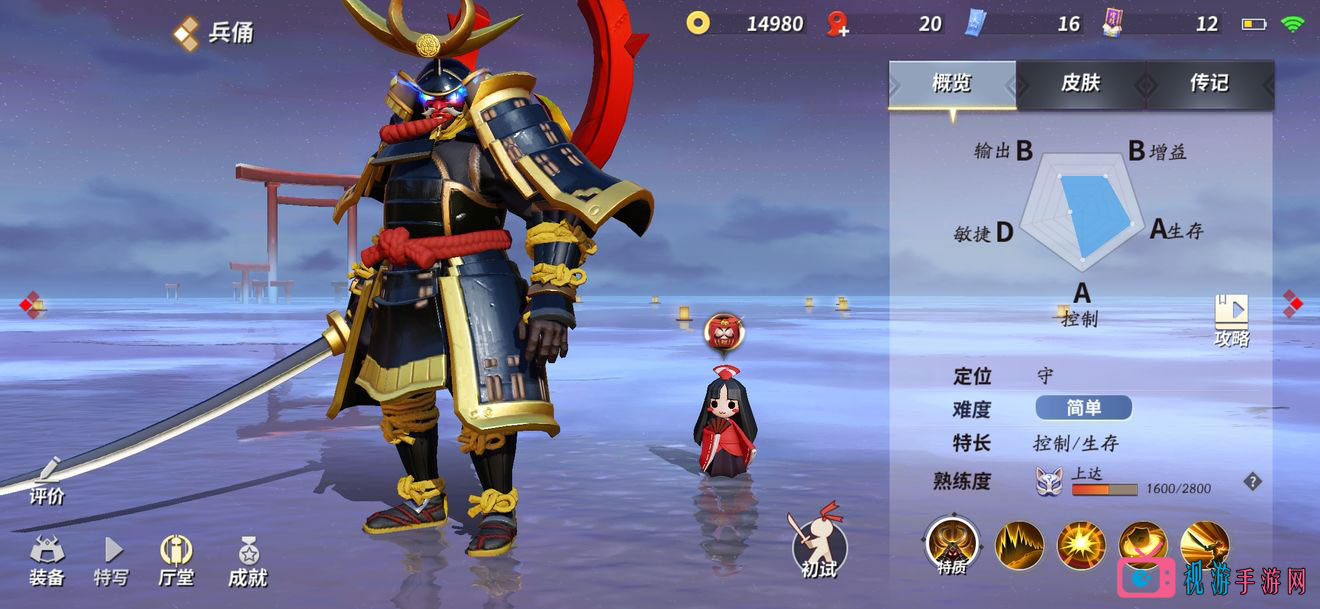Activate the 特写 close-up view
Screen dimensions: 1320x609
pyautogui.click(x=111, y=561)
